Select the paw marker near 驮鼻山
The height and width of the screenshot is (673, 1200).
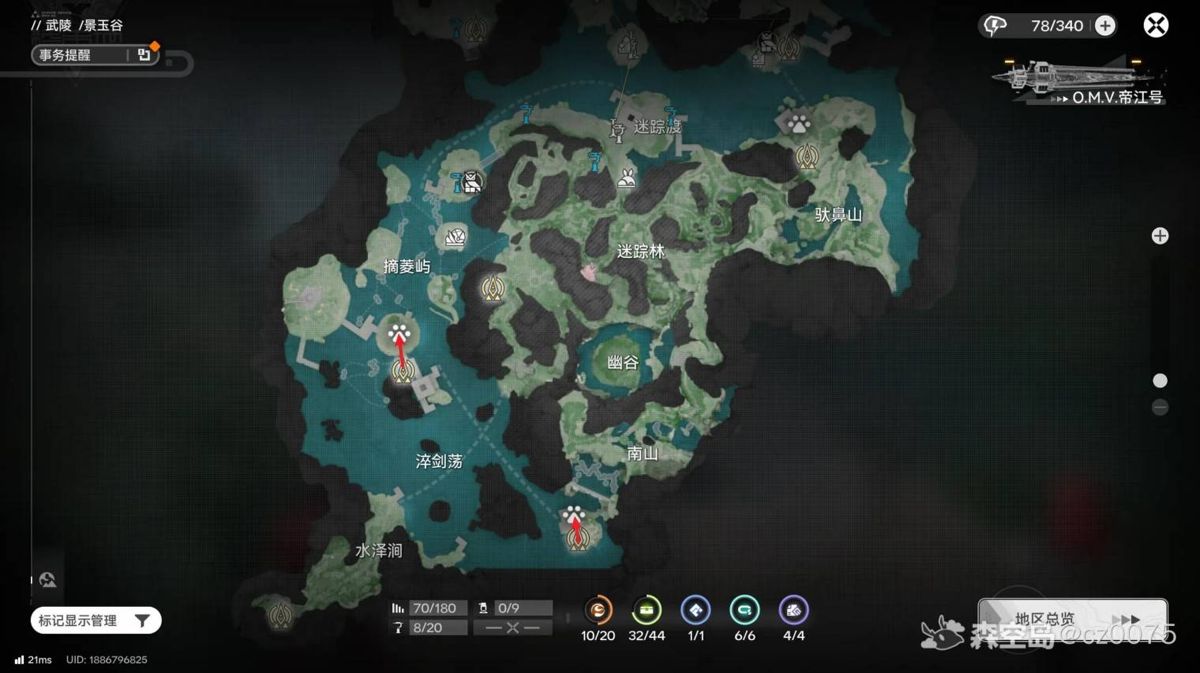point(798,124)
